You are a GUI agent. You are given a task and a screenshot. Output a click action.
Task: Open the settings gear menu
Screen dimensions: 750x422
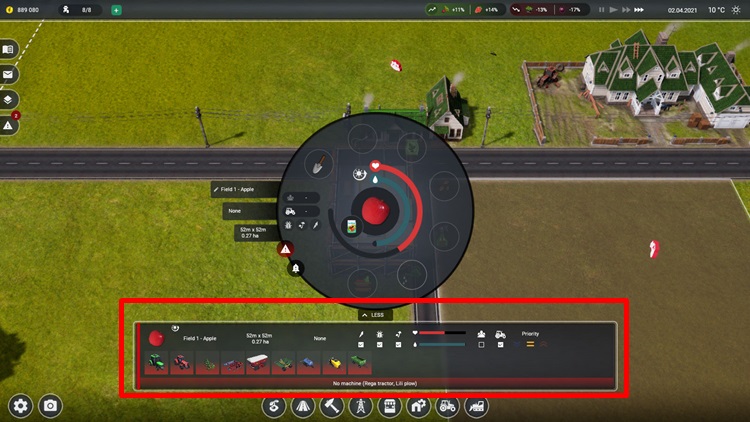coord(21,406)
